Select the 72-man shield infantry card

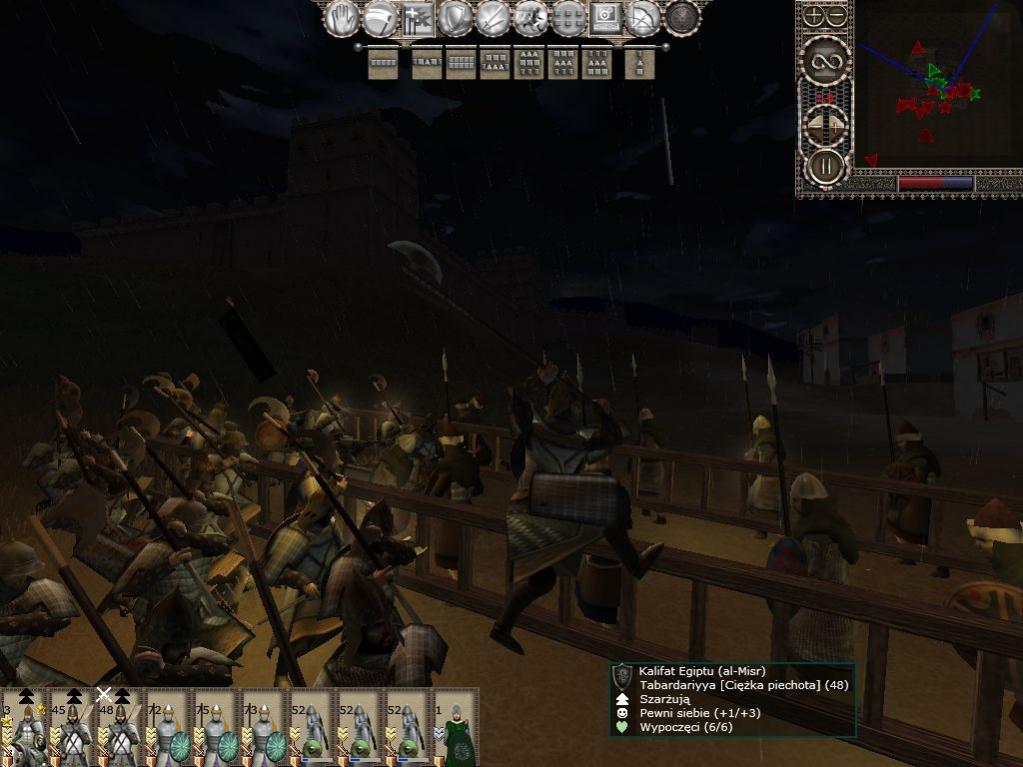[x=169, y=727]
